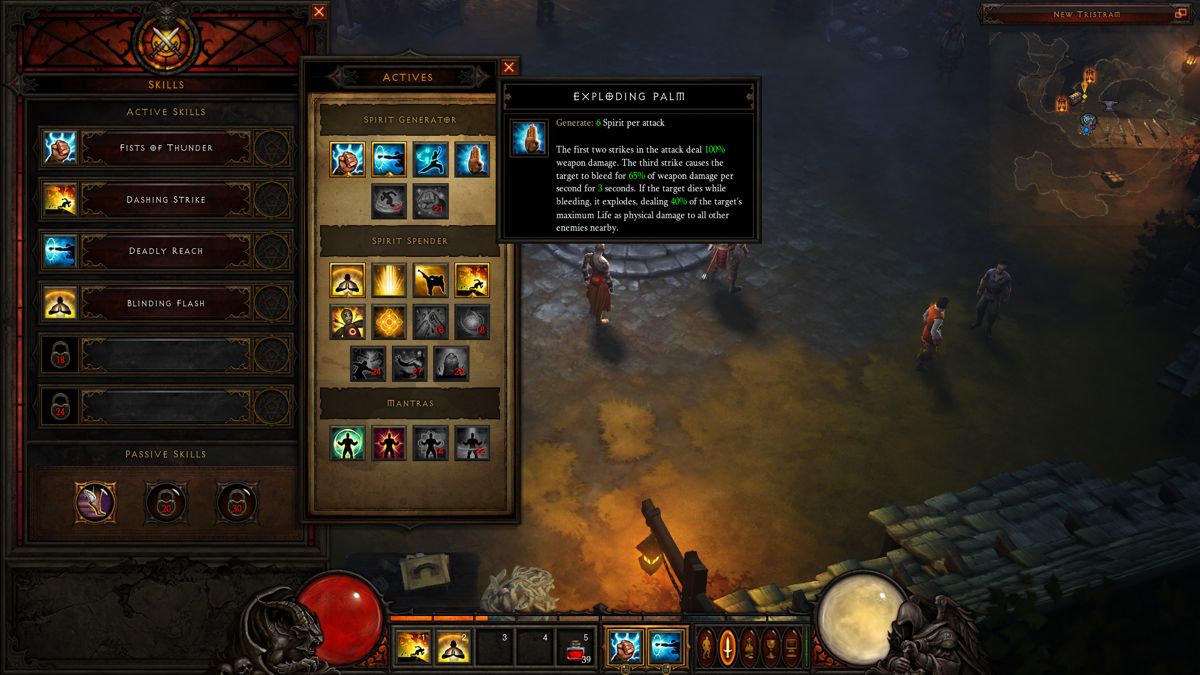Click the unlocked passive skill icon
Image resolution: width=1200 pixels, height=675 pixels.
pos(95,502)
